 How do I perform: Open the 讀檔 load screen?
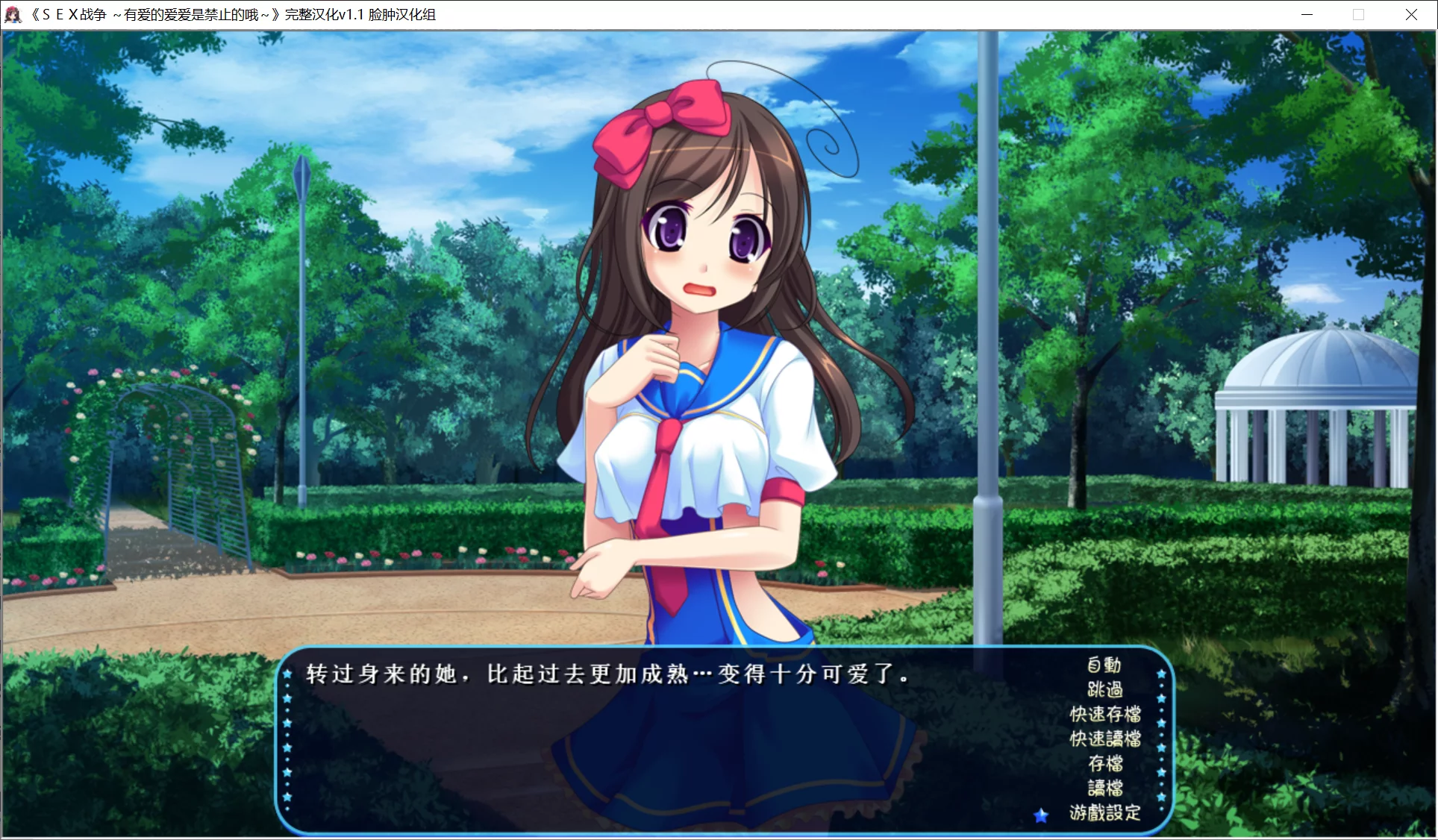pos(1105,789)
